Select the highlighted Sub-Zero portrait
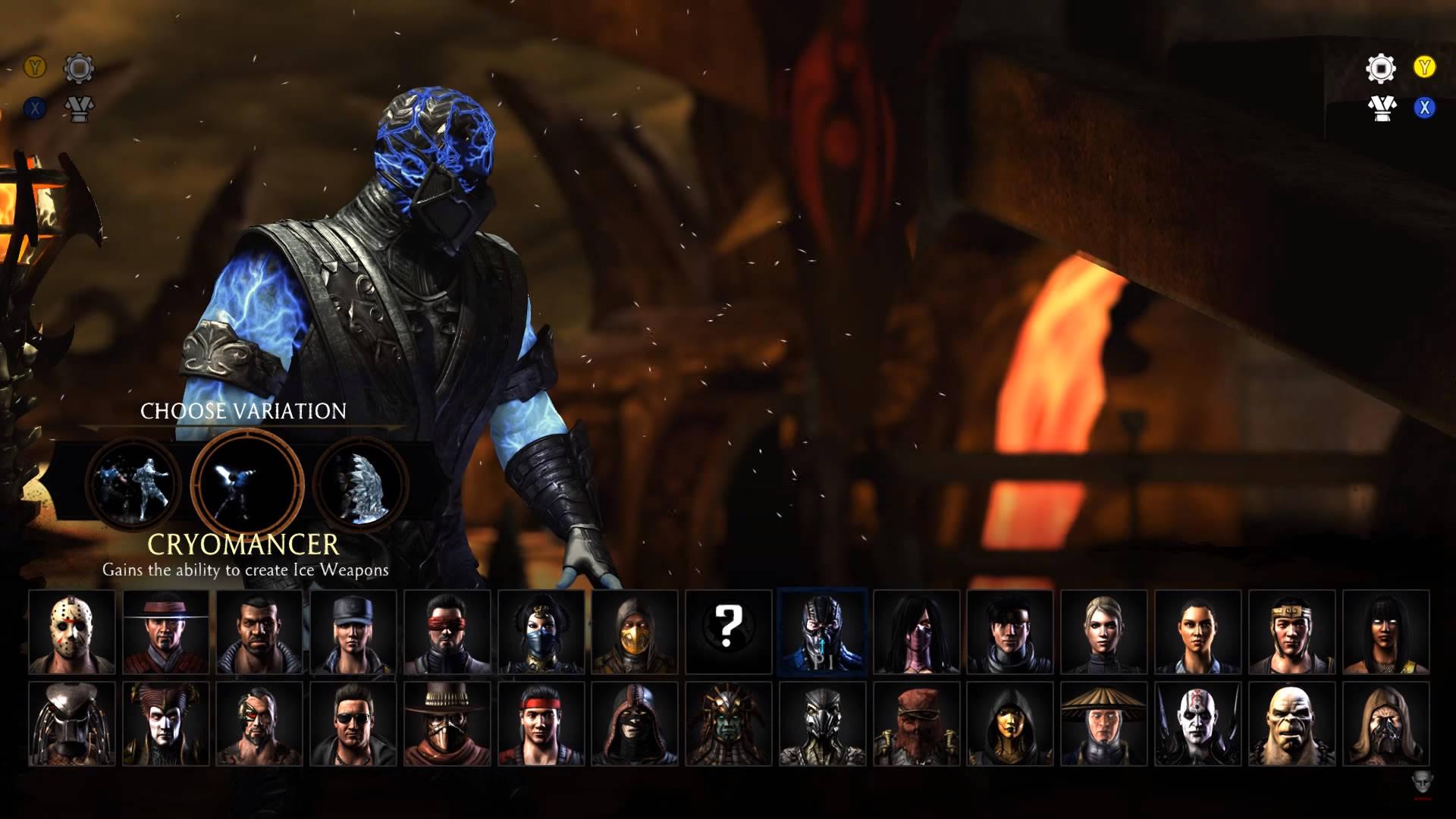Screen dimensions: 1456x819 [x=822, y=632]
